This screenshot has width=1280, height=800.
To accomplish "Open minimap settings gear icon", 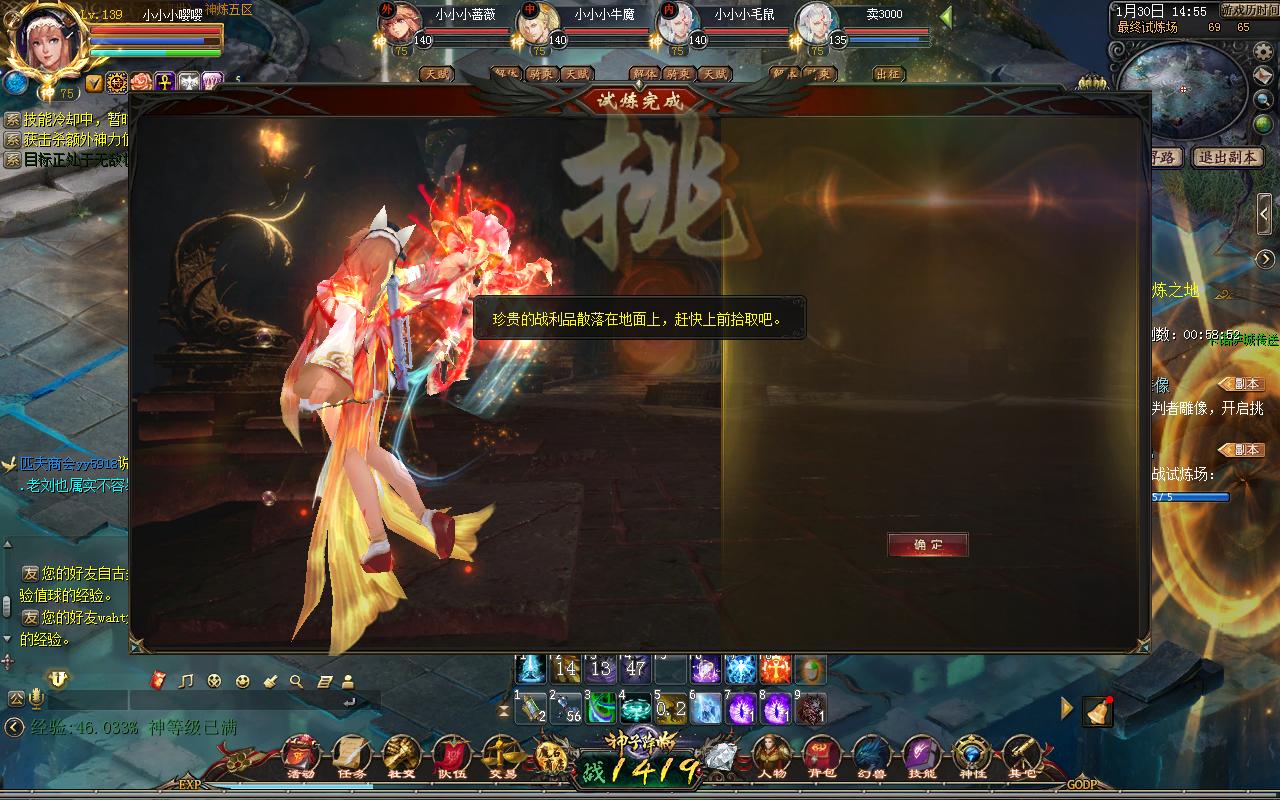I will pyautogui.click(x=1263, y=52).
